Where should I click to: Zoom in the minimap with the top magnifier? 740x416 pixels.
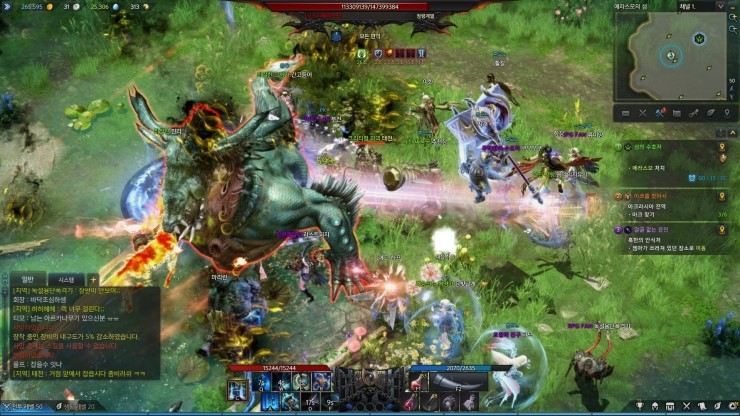coord(732,20)
